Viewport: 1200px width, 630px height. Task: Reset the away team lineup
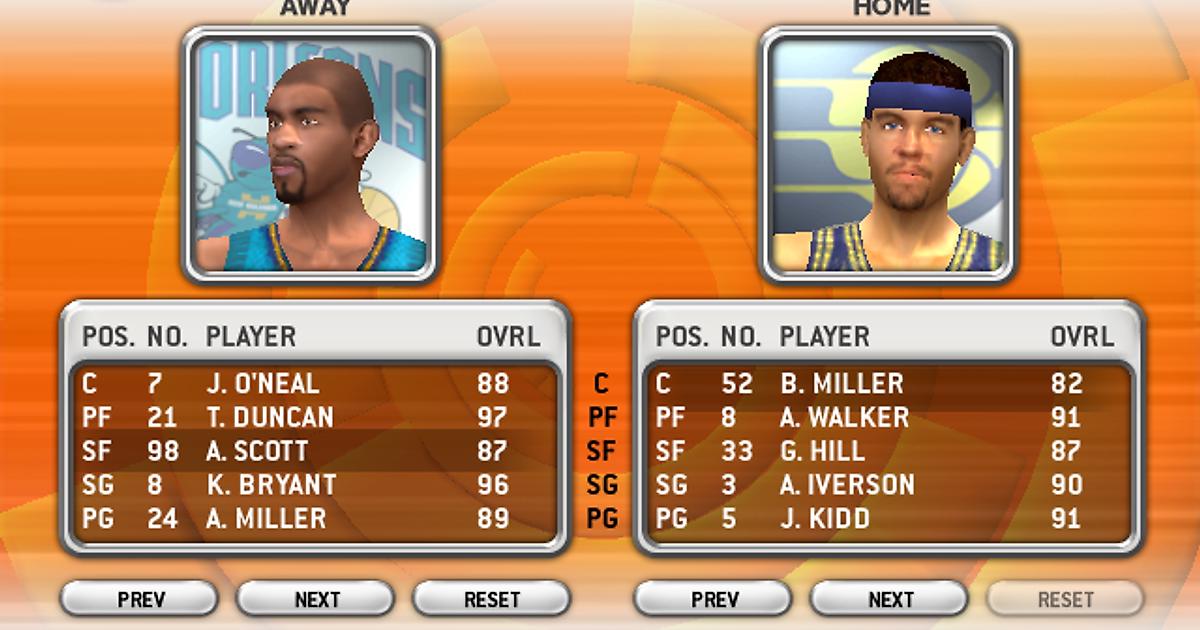pyautogui.click(x=492, y=599)
